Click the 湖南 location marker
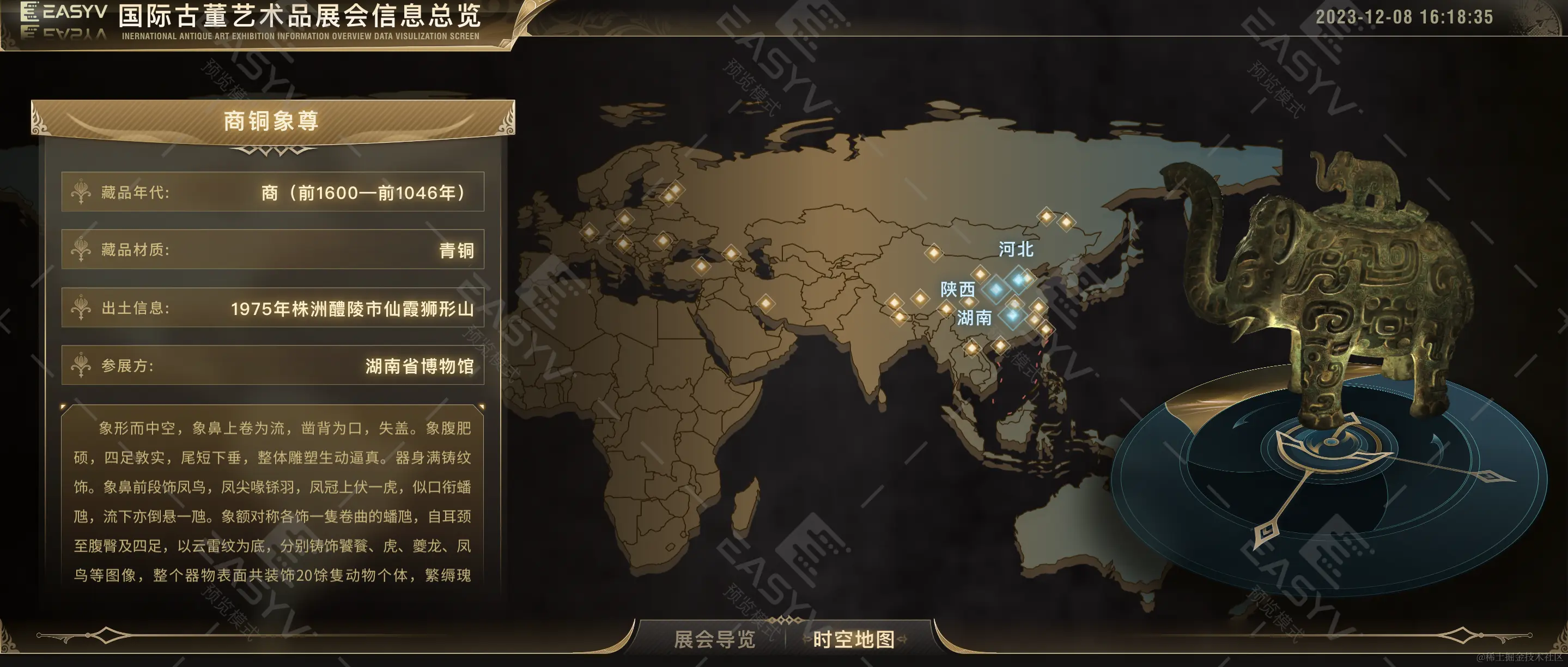Image resolution: width=1568 pixels, height=667 pixels. pyautogui.click(x=1012, y=315)
